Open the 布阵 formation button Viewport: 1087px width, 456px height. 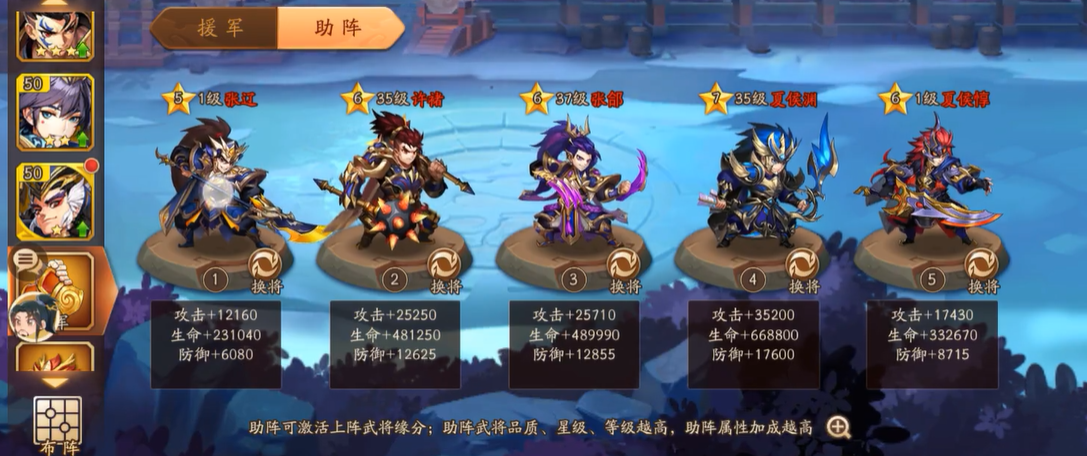coord(57,425)
